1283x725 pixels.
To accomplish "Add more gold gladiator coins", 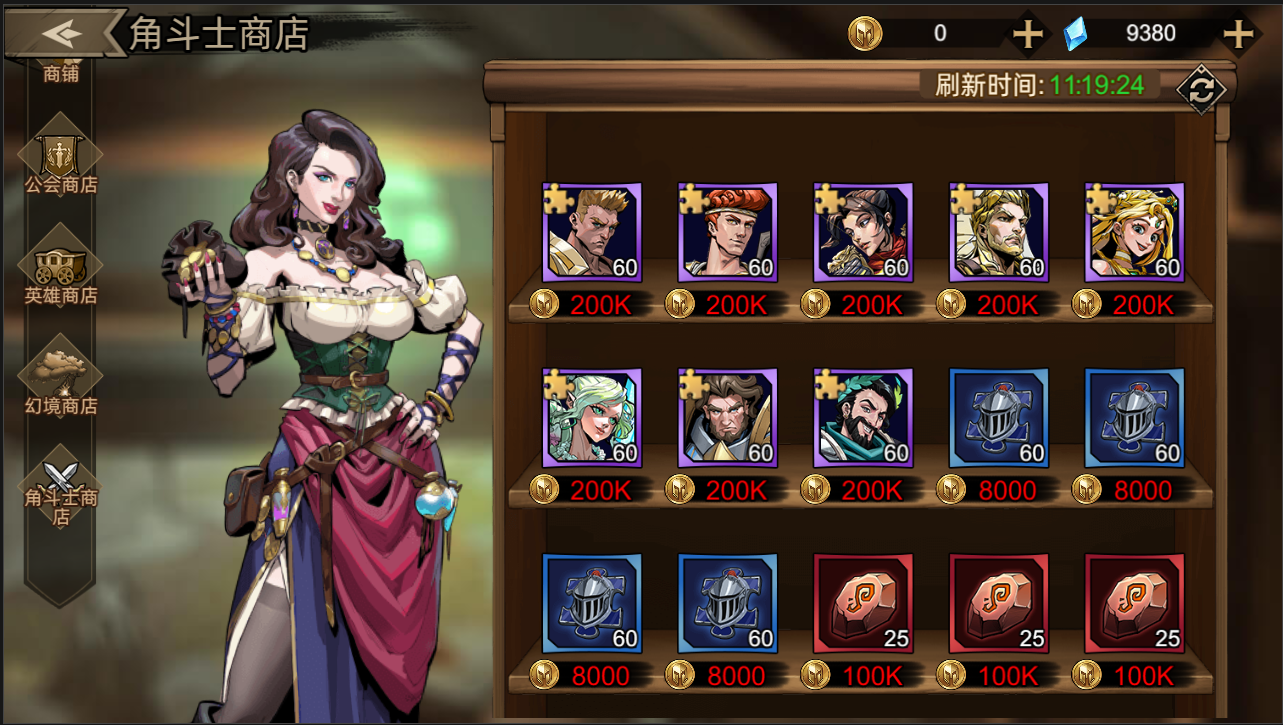I will point(1027,34).
